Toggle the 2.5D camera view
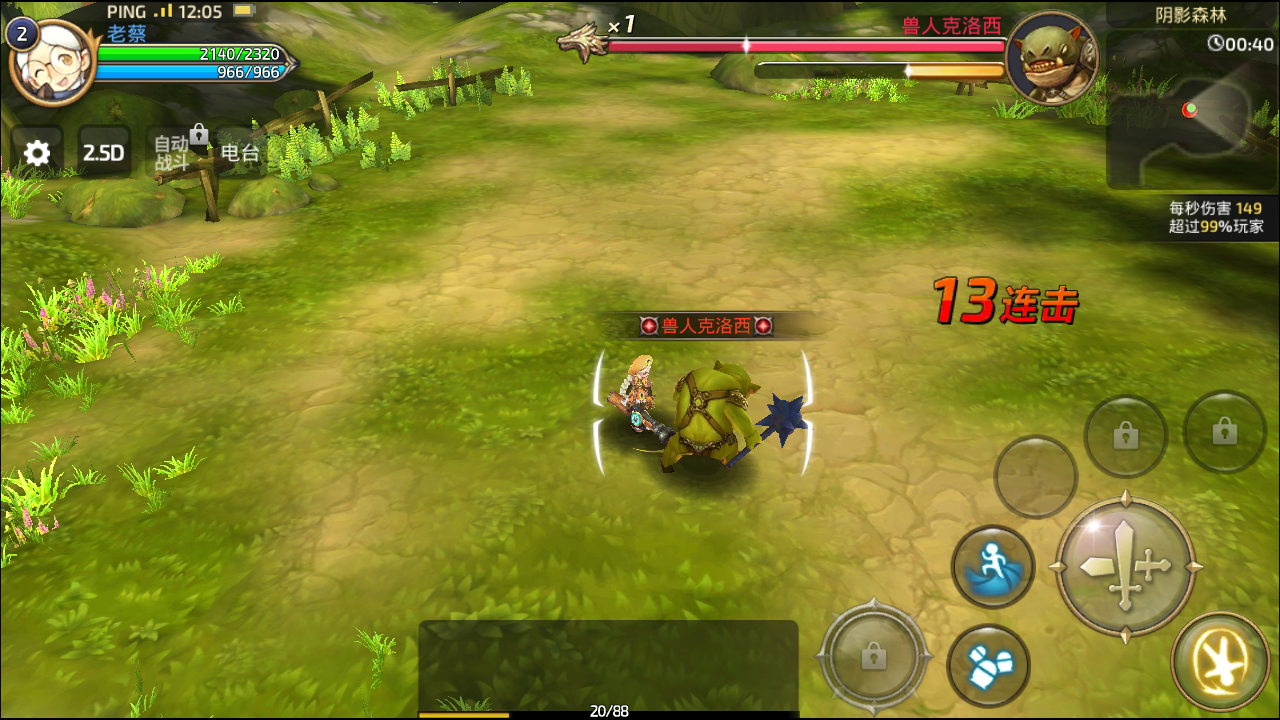This screenshot has width=1280, height=720. click(104, 153)
